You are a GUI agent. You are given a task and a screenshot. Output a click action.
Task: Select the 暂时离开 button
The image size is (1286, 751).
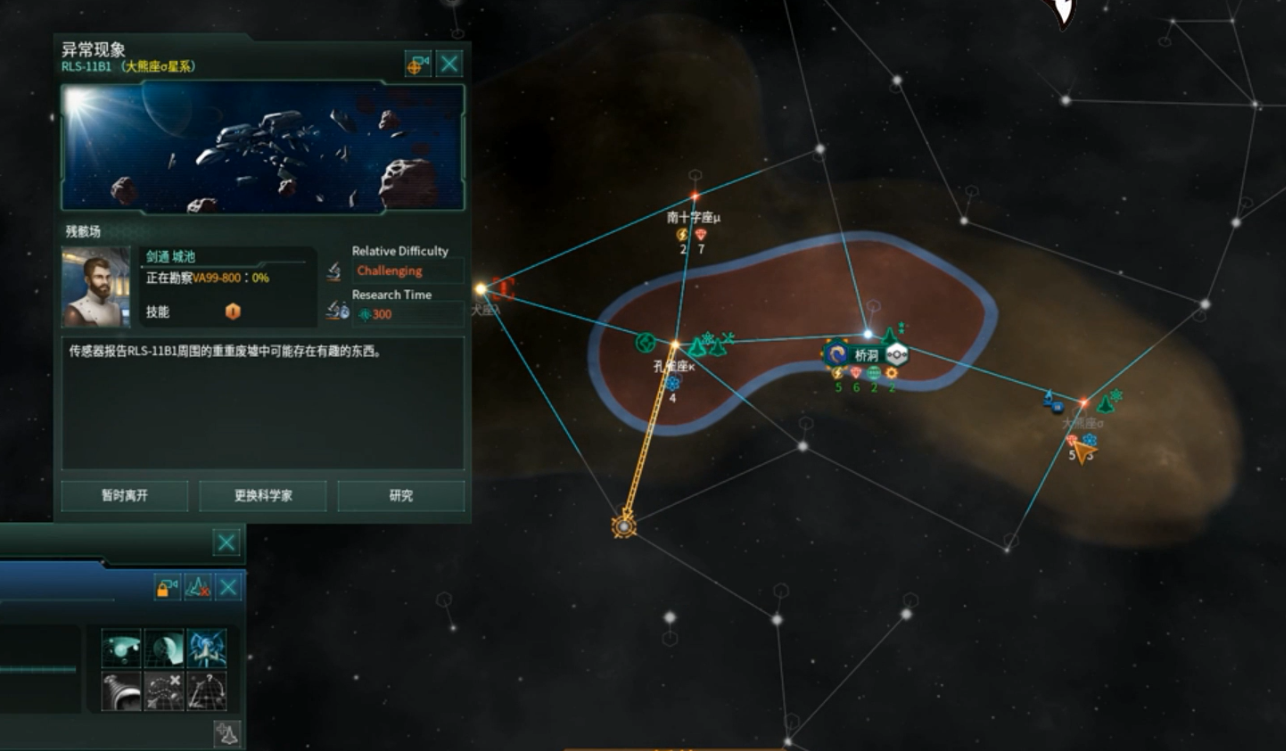pyautogui.click(x=124, y=496)
